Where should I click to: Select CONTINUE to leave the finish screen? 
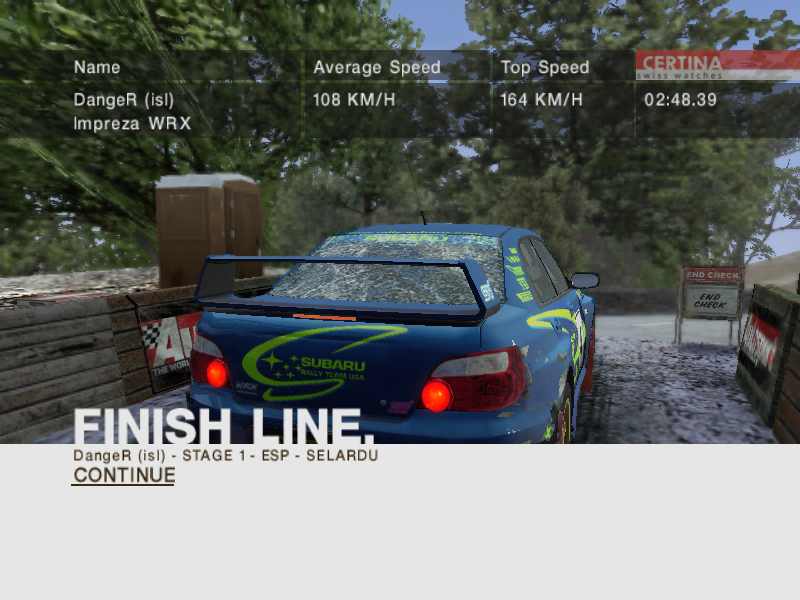point(124,476)
